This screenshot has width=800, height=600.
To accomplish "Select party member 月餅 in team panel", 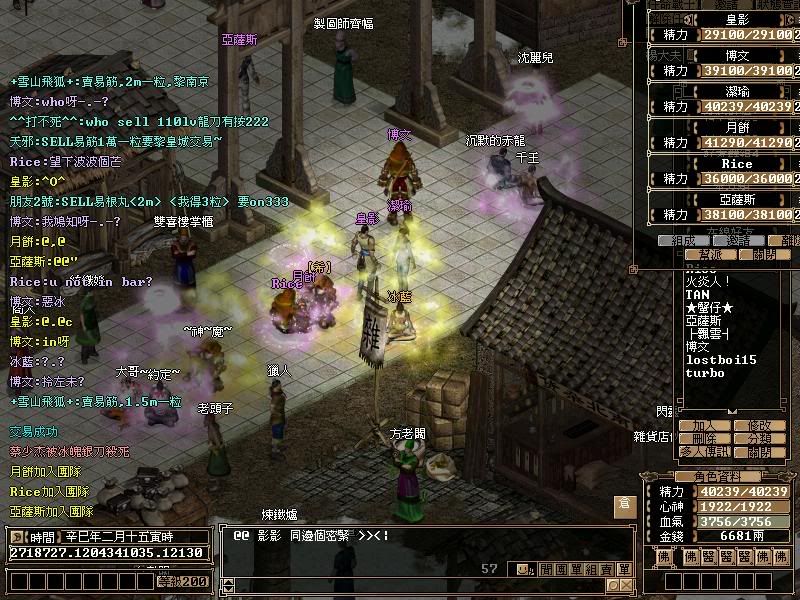I will pyautogui.click(x=737, y=128).
